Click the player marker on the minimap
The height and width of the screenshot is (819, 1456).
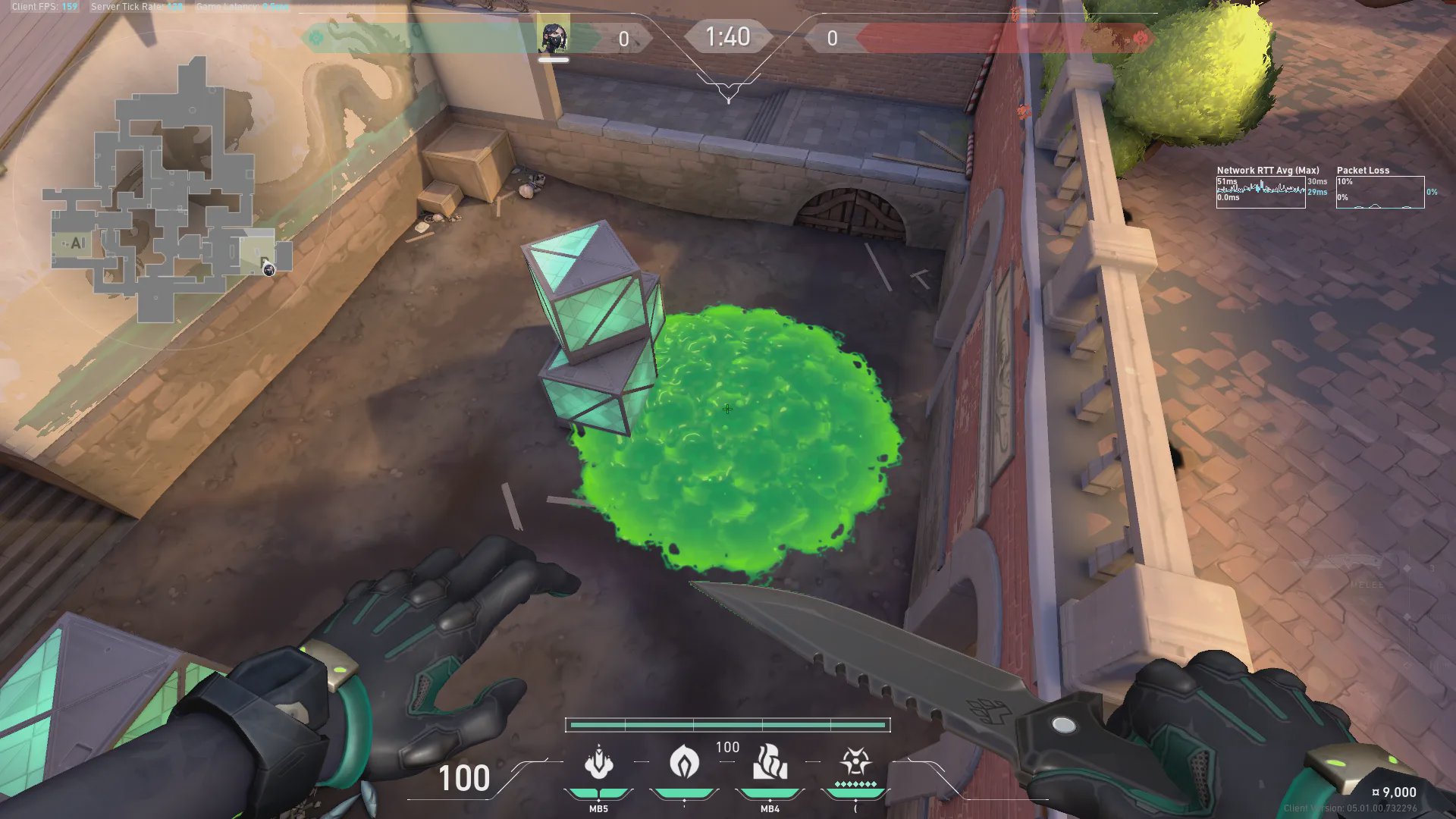pos(268,268)
